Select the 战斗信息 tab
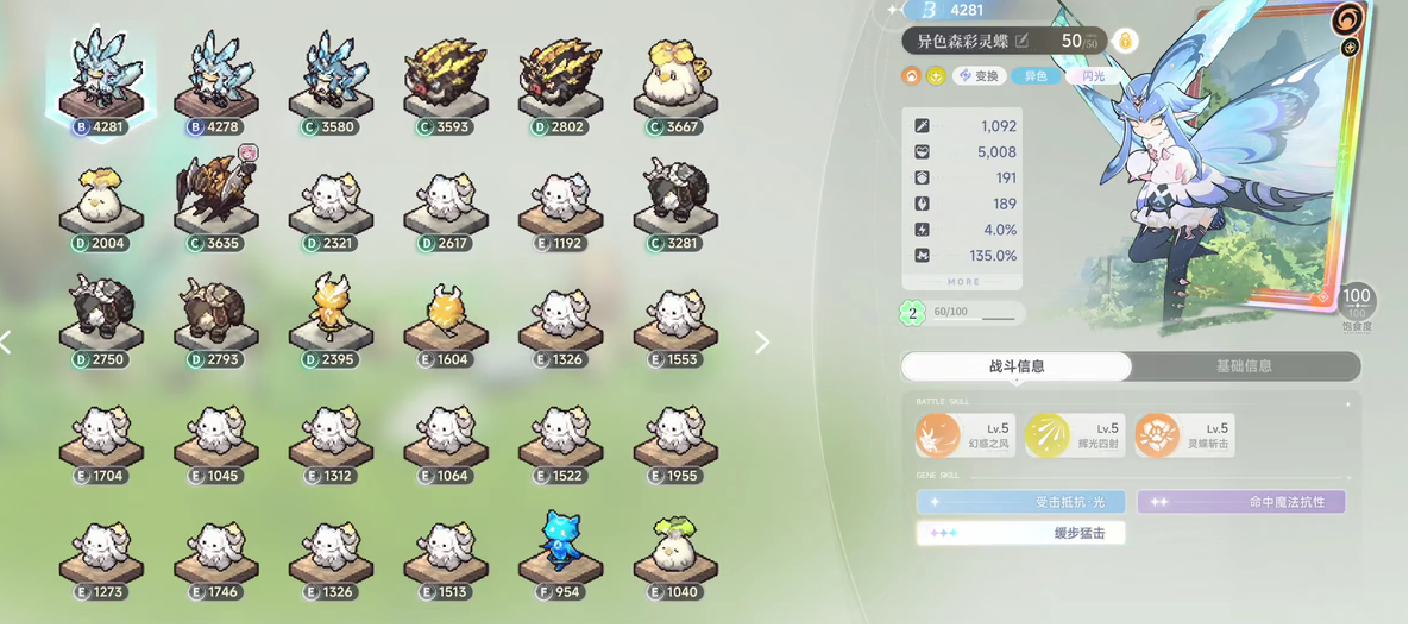Viewport: 1408px width, 624px height. click(1016, 366)
